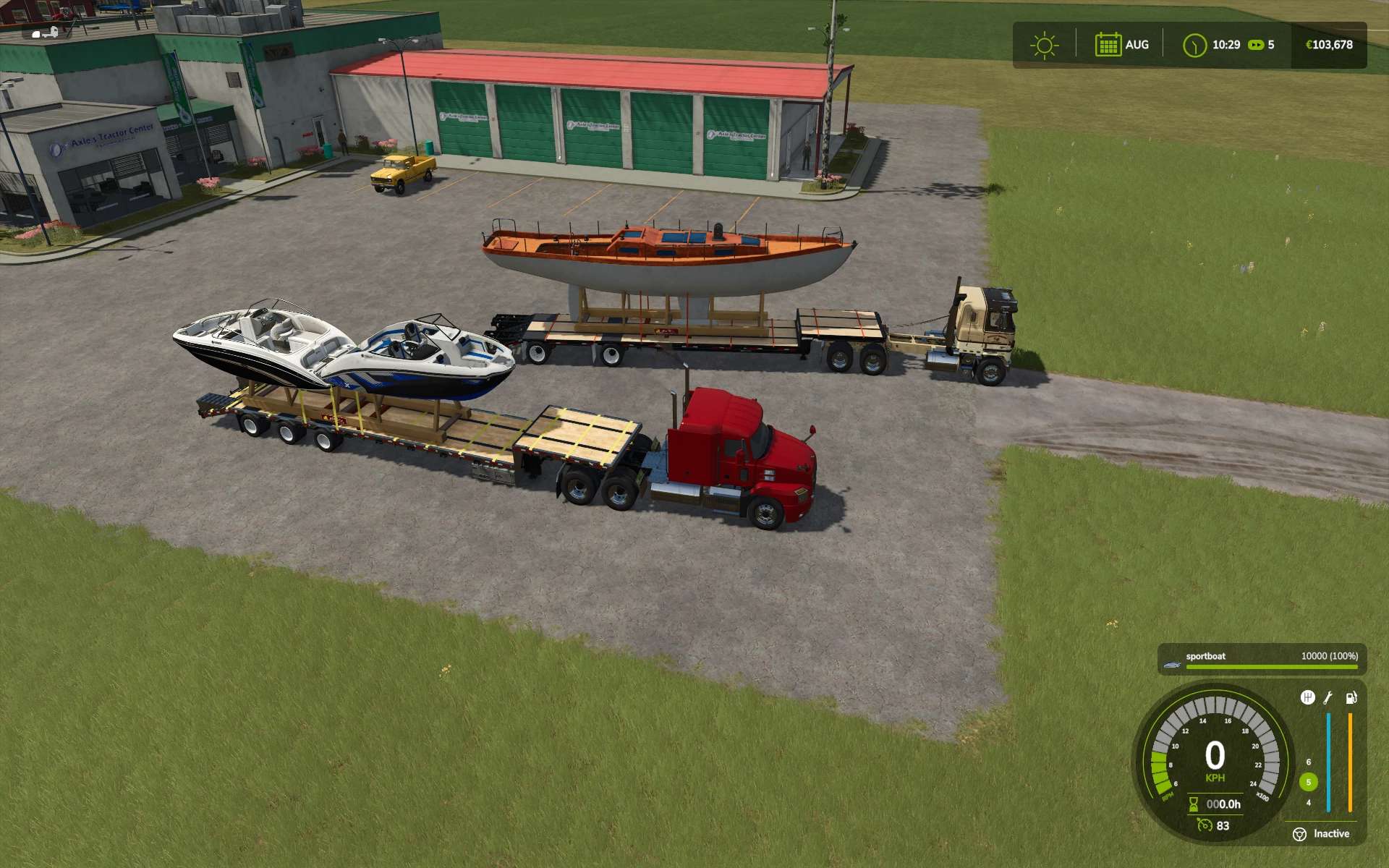Click the fast-forward time scale icon
The image size is (1389, 868).
click(1256, 46)
